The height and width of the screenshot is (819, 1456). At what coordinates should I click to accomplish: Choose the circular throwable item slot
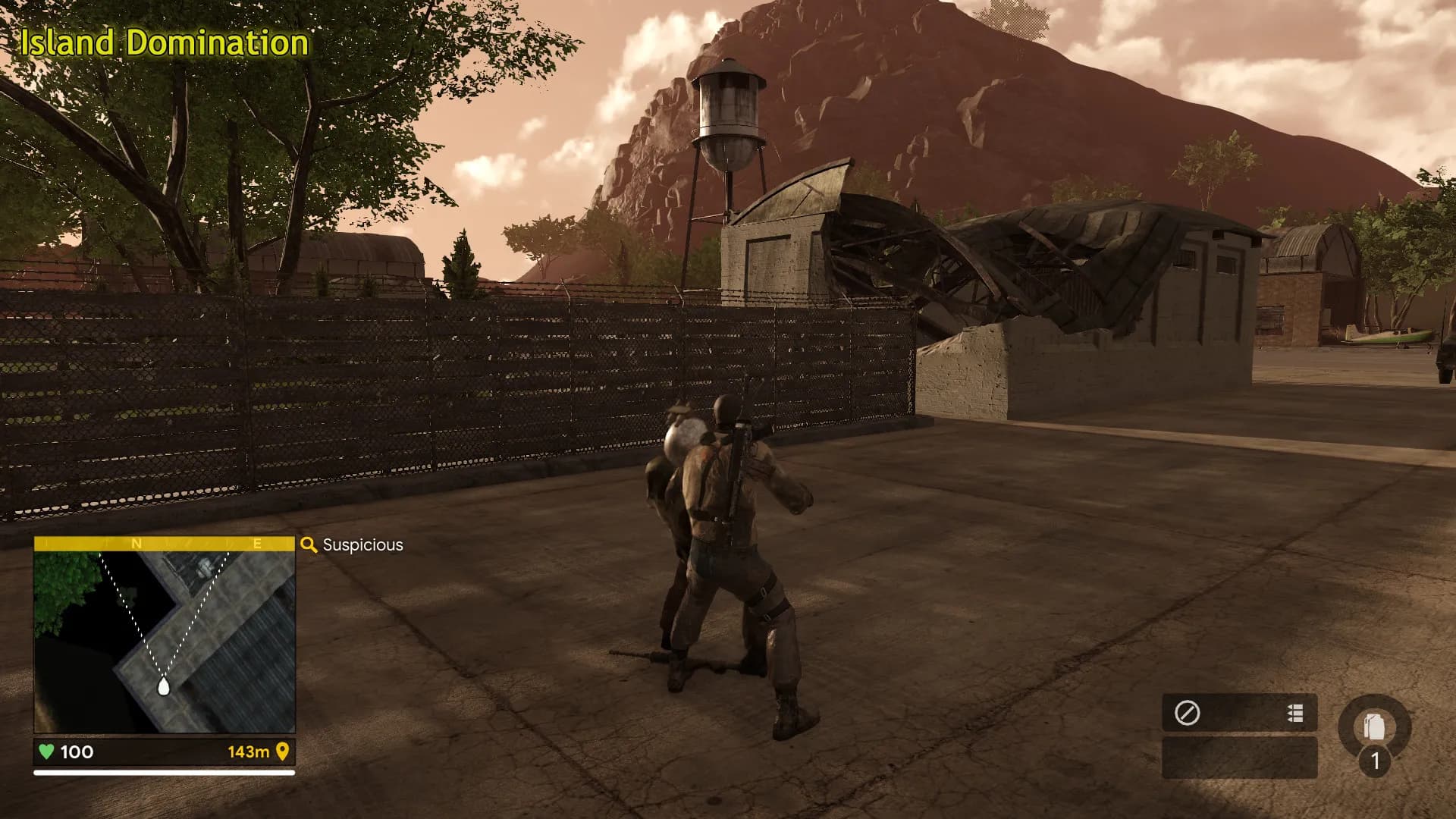(1374, 730)
